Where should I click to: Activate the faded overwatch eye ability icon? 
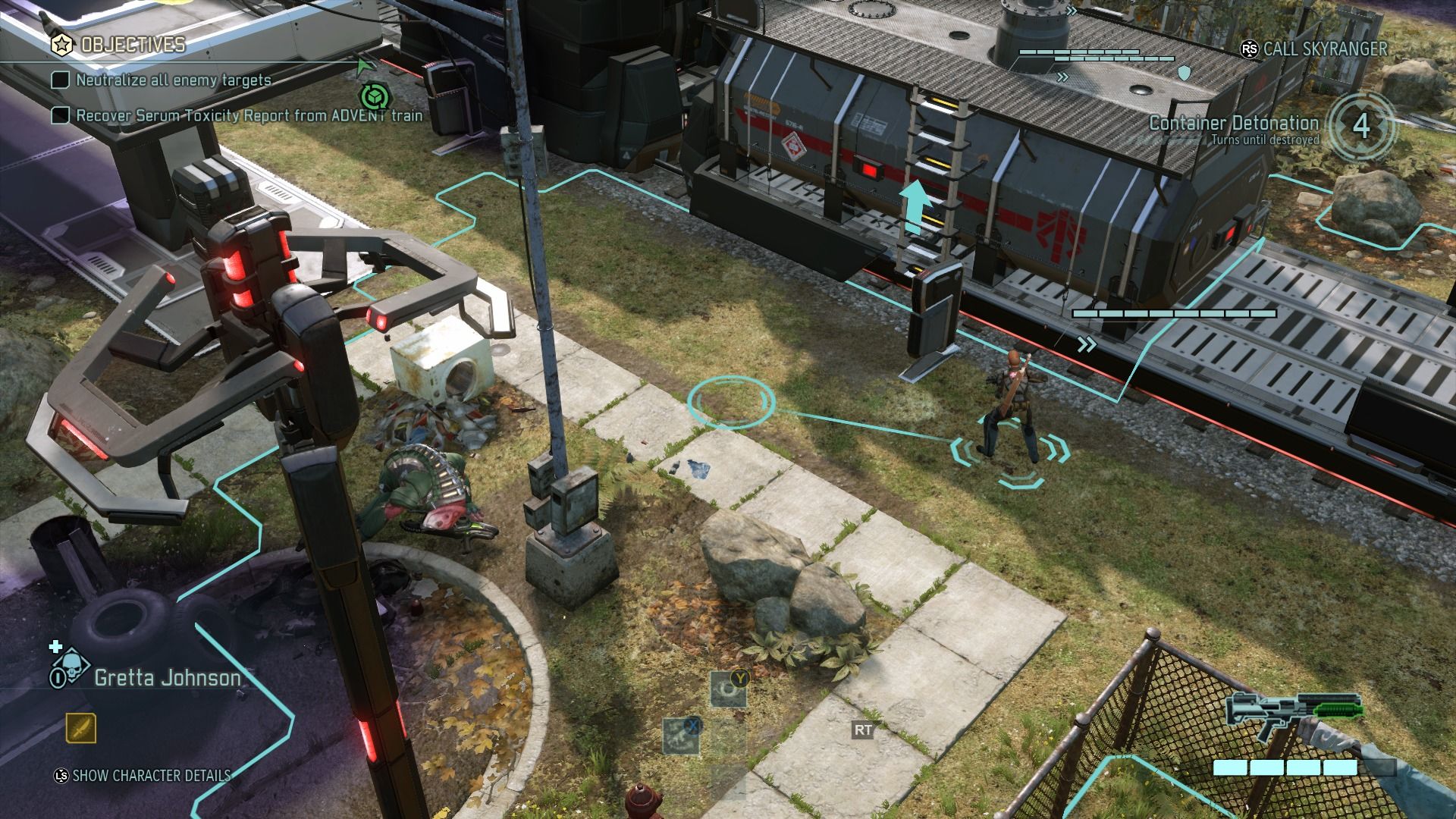coord(728,690)
